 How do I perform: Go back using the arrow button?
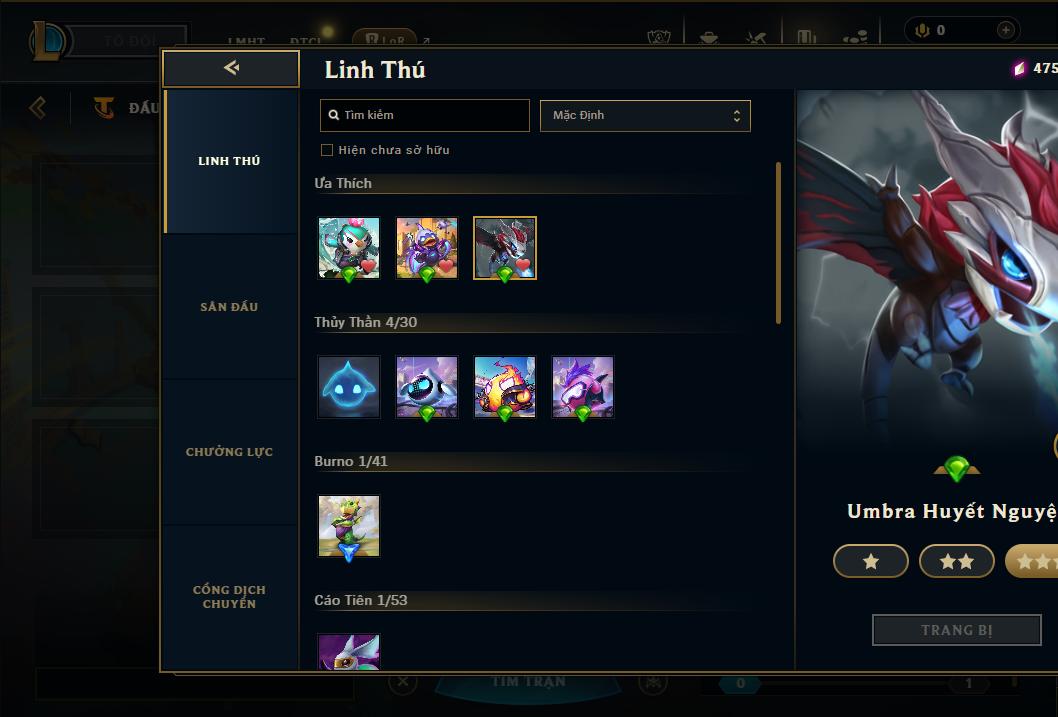pyautogui.click(x=231, y=68)
